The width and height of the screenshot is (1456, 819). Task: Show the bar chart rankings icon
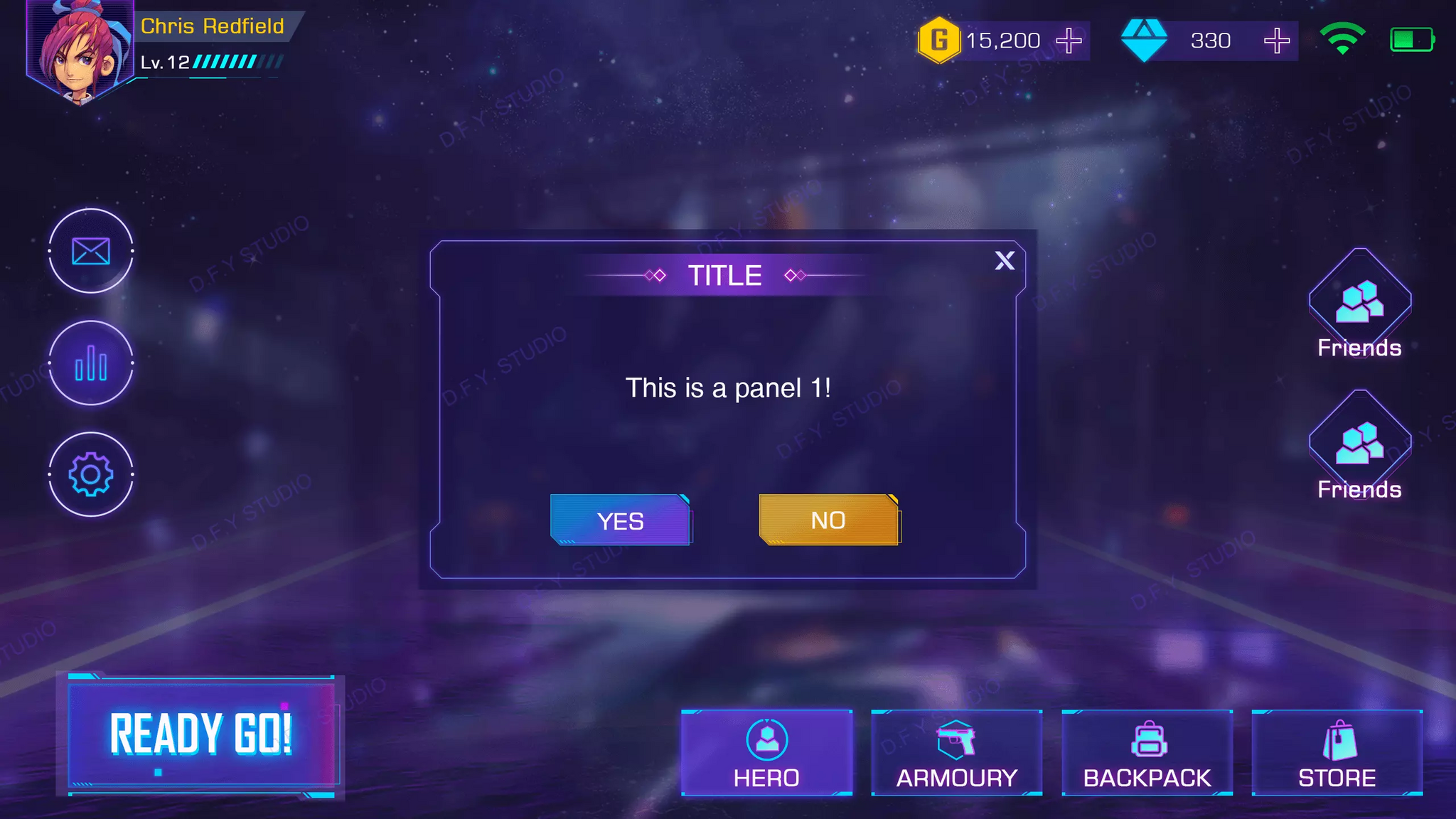91,363
